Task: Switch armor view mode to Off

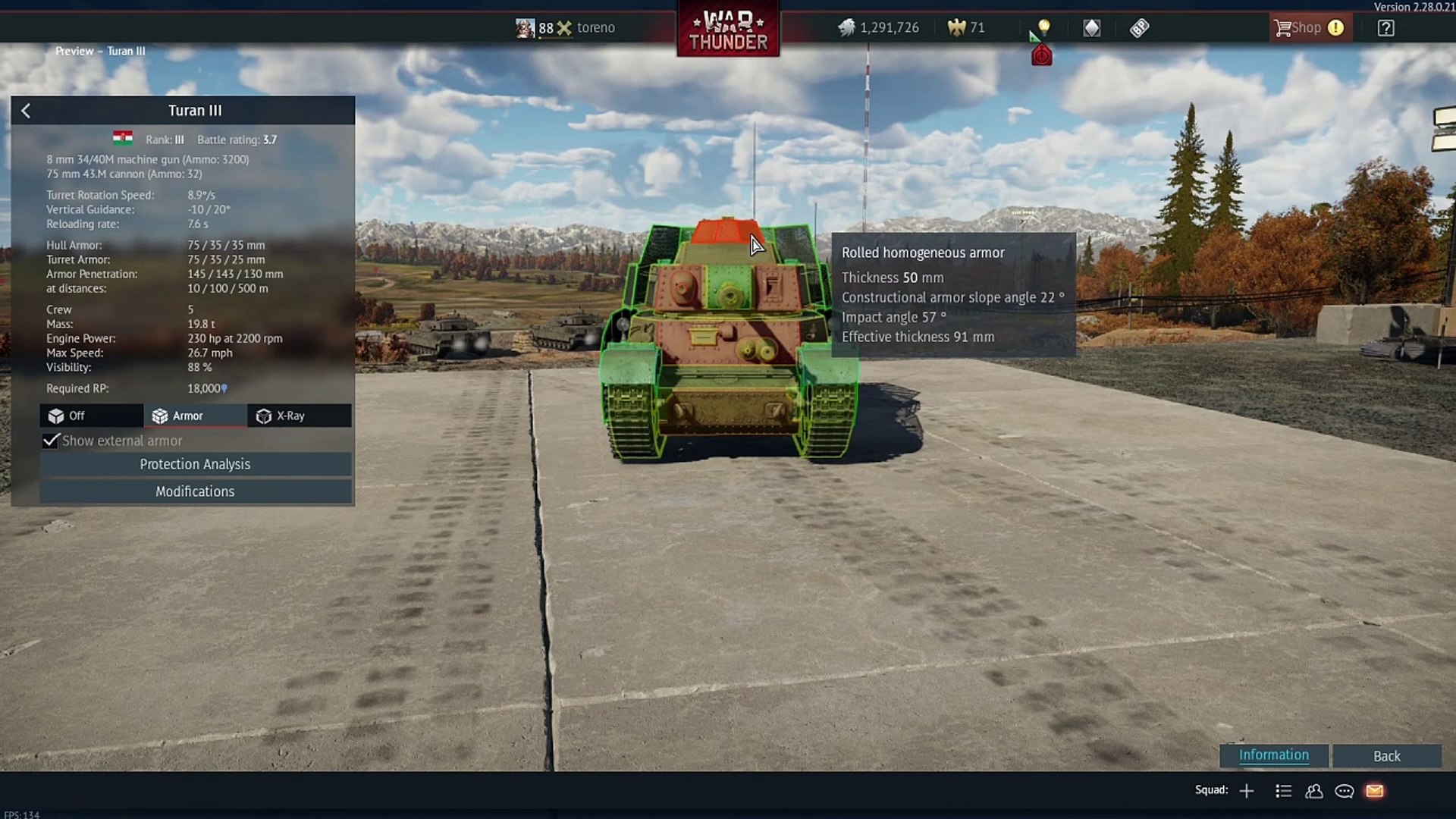Action: (91, 416)
